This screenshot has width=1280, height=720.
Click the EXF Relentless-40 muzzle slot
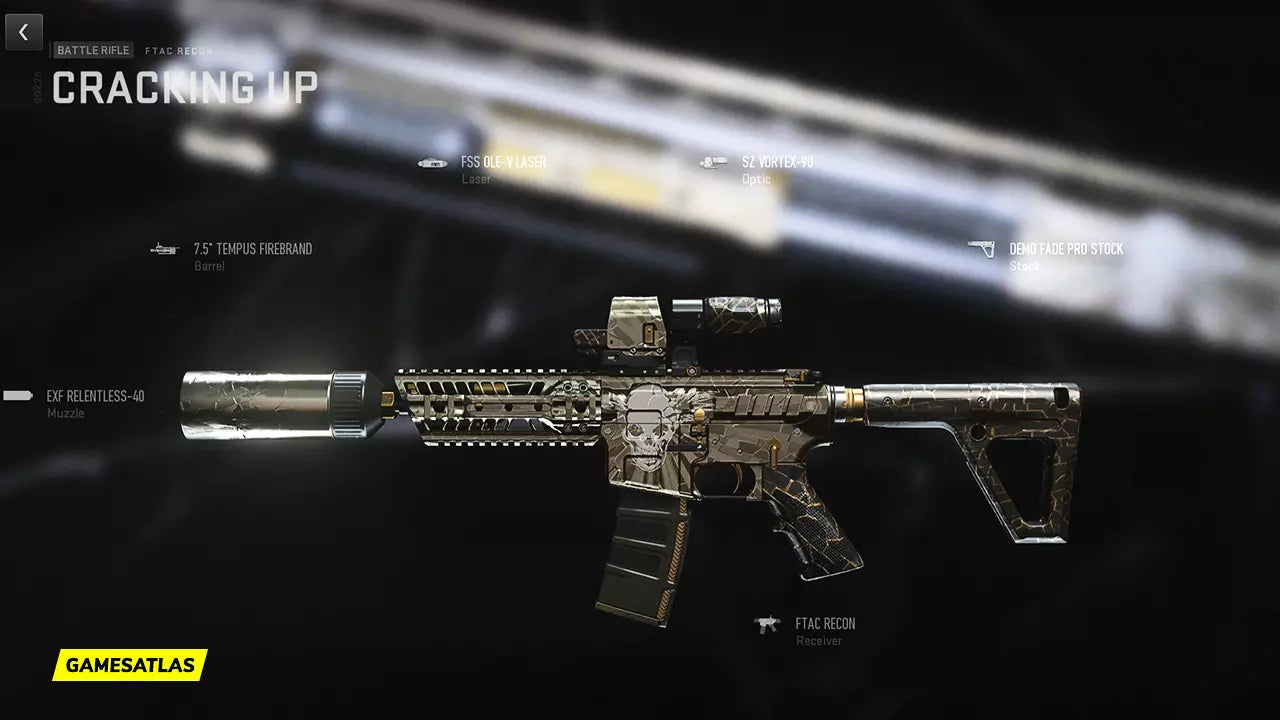coord(94,397)
